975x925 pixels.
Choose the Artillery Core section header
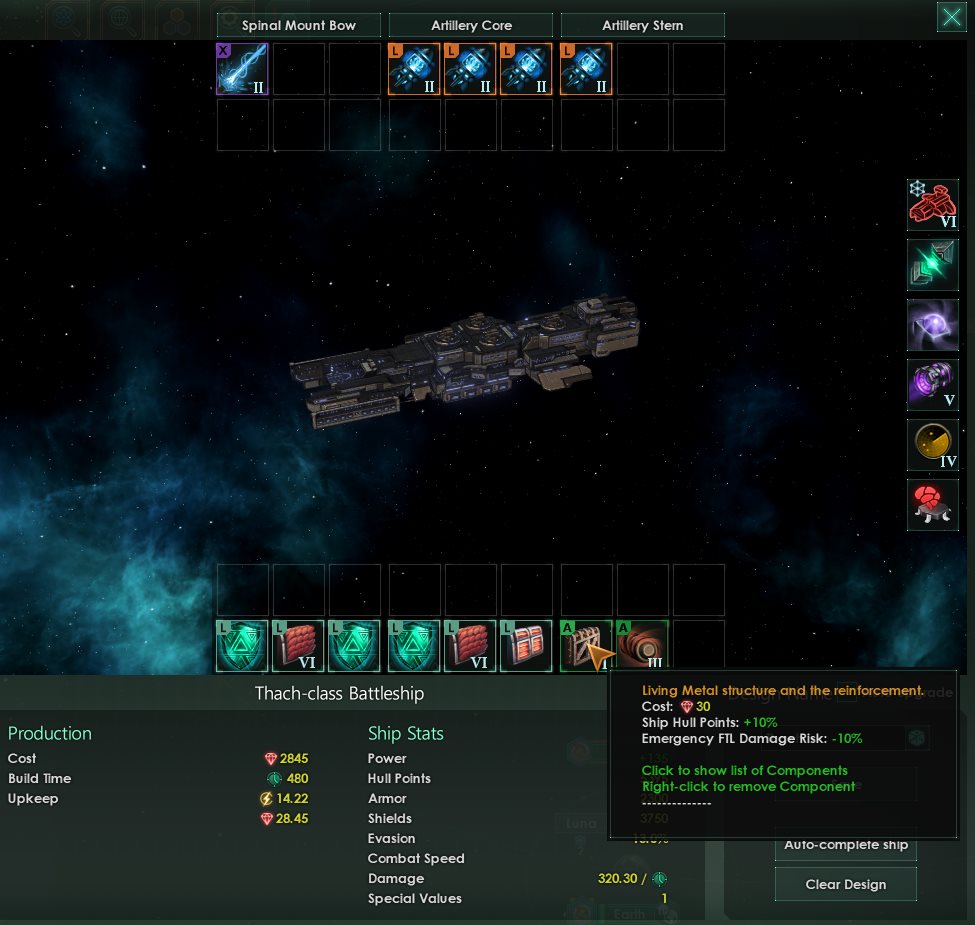coord(470,26)
